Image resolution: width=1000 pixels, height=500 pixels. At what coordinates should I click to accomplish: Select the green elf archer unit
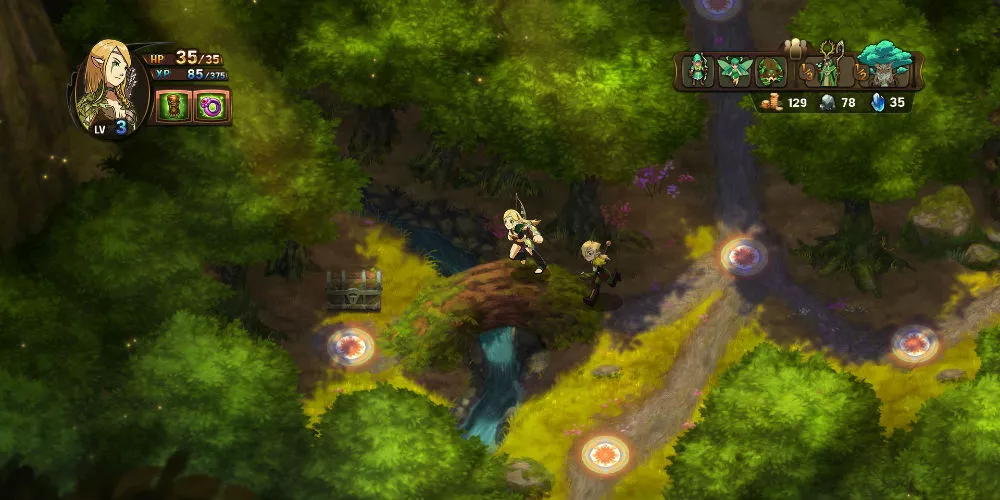coord(699,72)
